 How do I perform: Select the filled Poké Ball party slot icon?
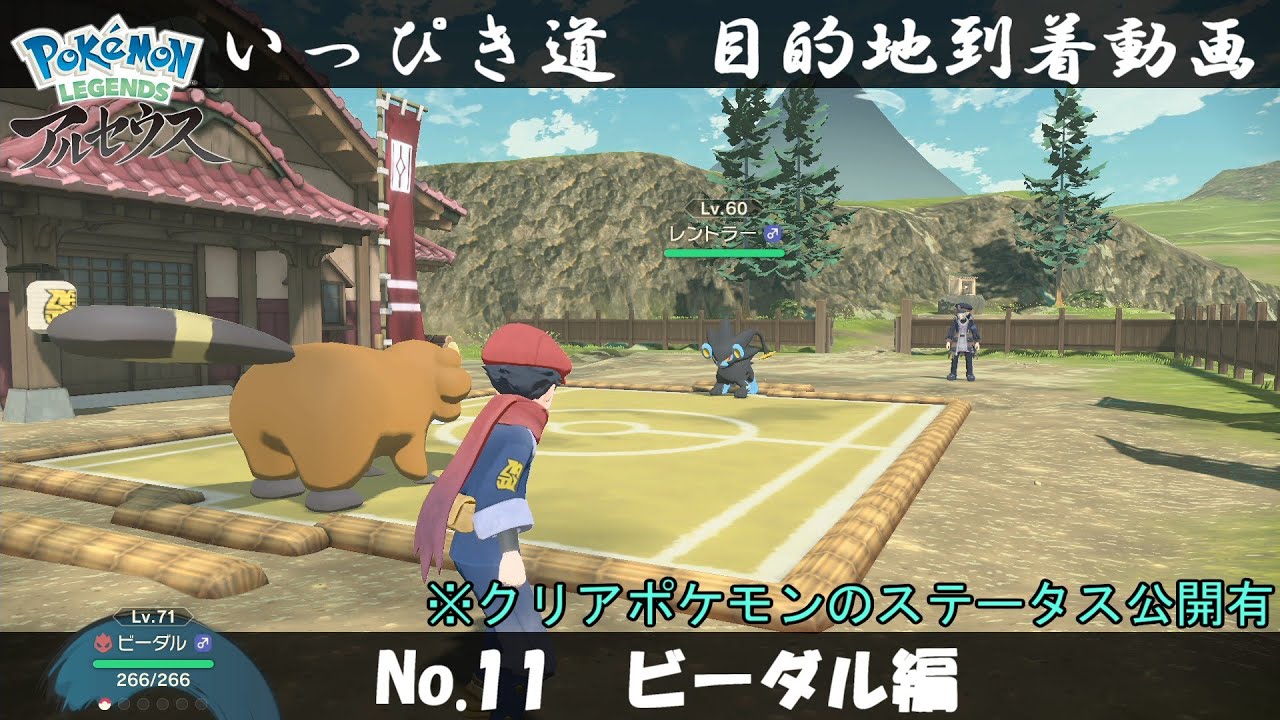(105, 704)
